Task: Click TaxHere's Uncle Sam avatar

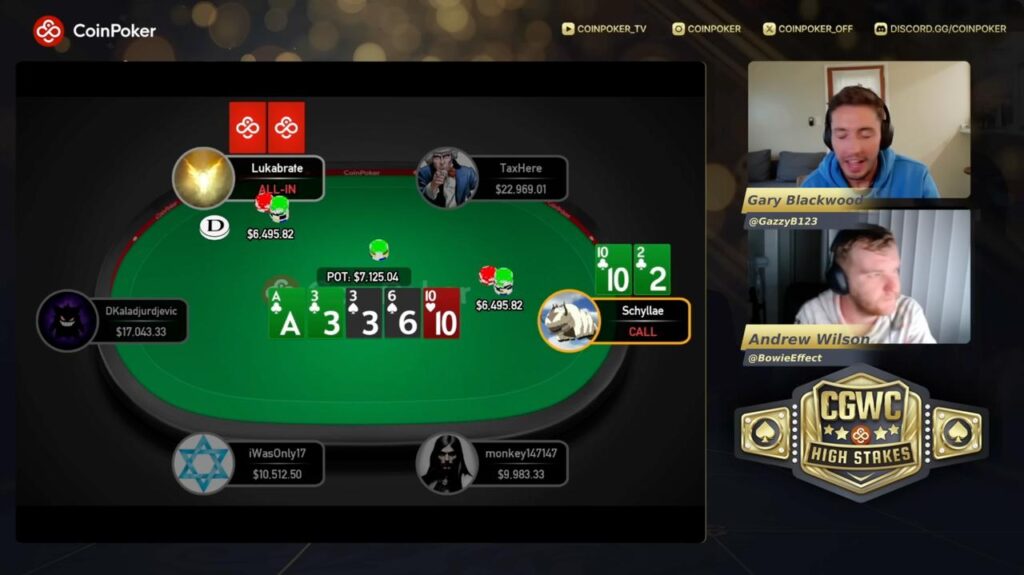Action: (x=447, y=178)
